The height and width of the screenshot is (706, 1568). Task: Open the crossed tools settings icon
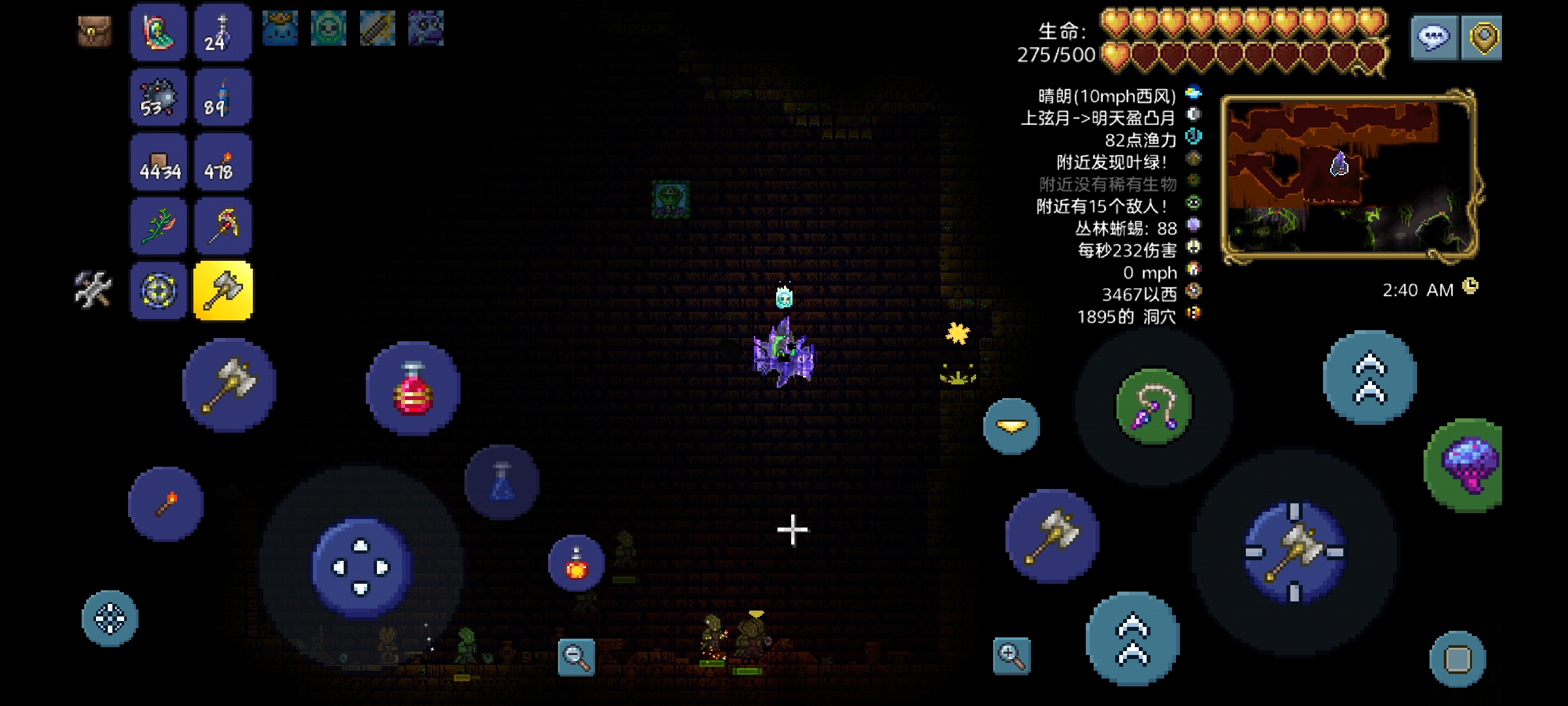click(93, 289)
